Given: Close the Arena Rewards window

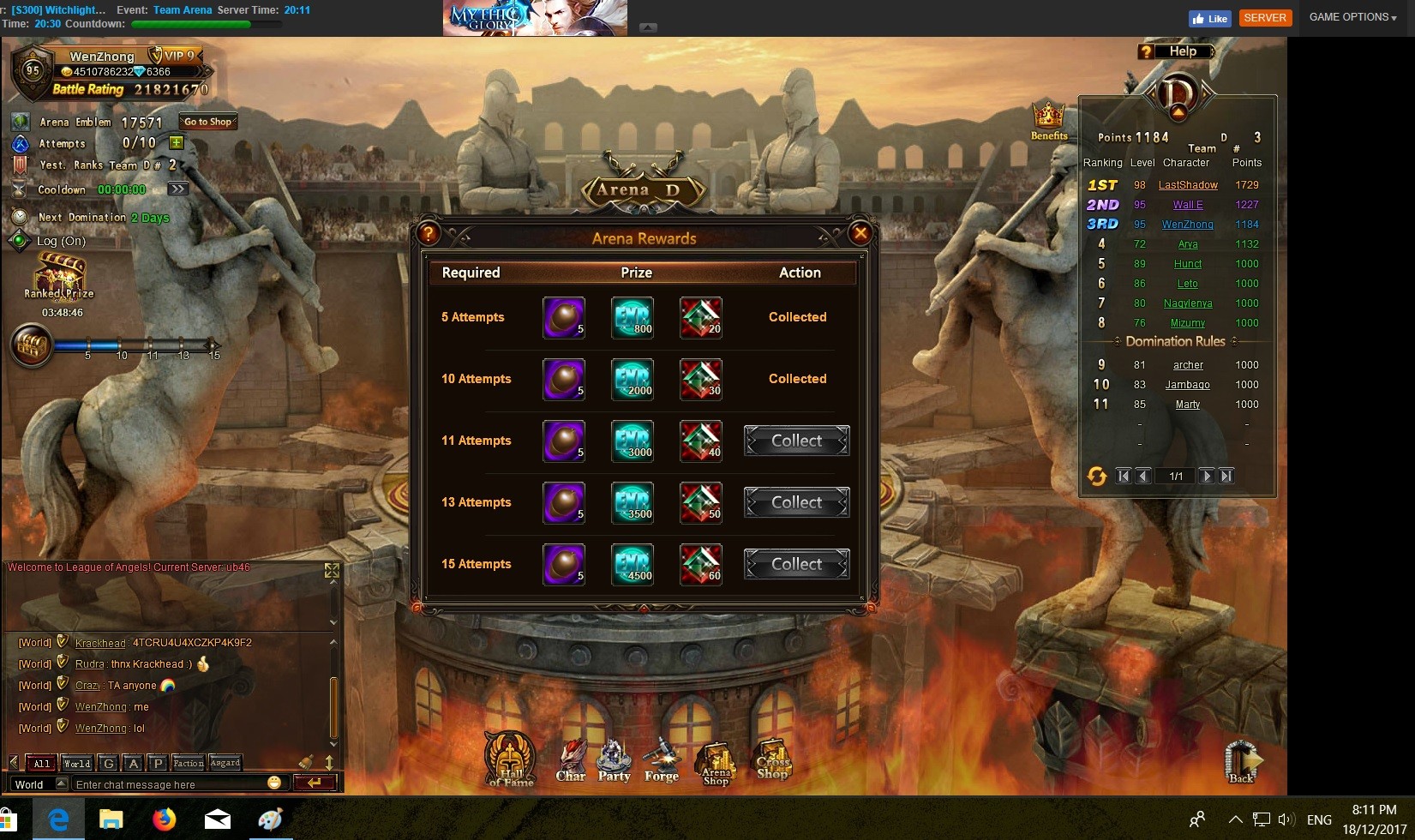Looking at the screenshot, I should pos(860,233).
